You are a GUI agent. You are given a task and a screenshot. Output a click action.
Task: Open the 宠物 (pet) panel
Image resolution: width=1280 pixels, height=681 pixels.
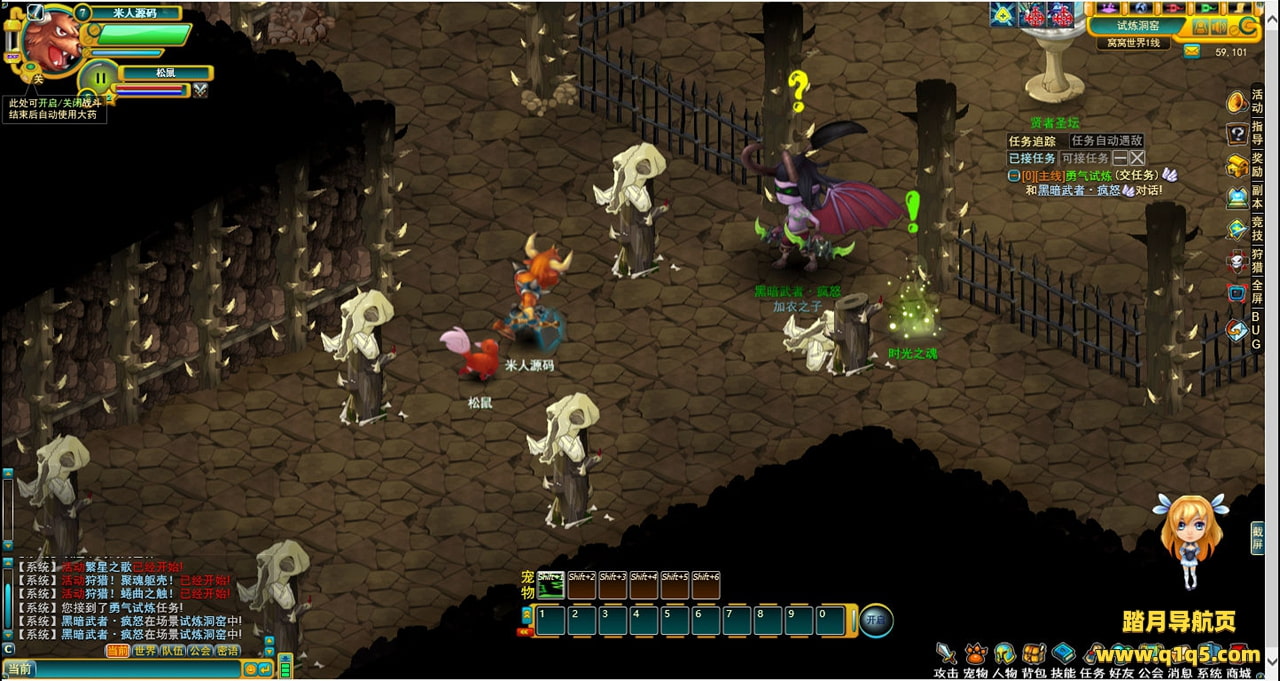975,655
